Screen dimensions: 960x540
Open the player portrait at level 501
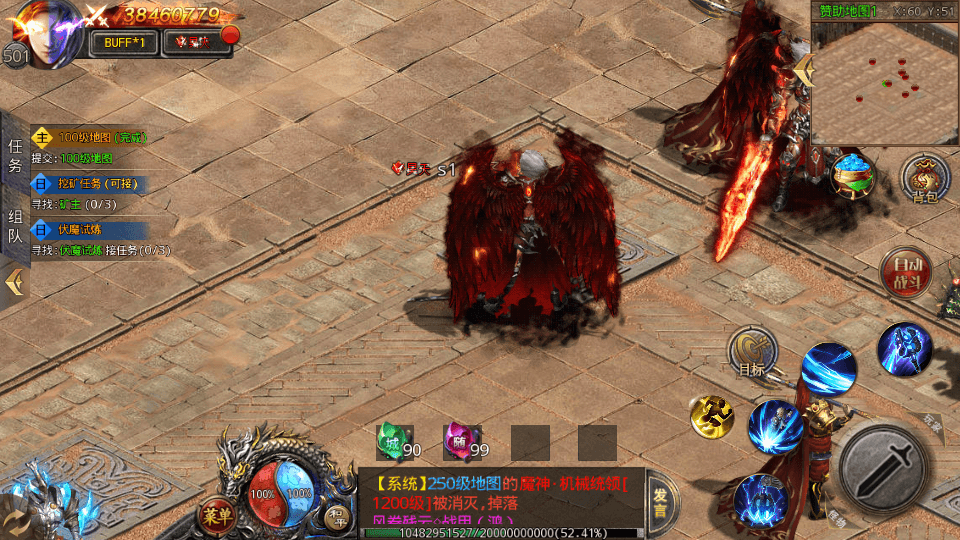(43, 32)
